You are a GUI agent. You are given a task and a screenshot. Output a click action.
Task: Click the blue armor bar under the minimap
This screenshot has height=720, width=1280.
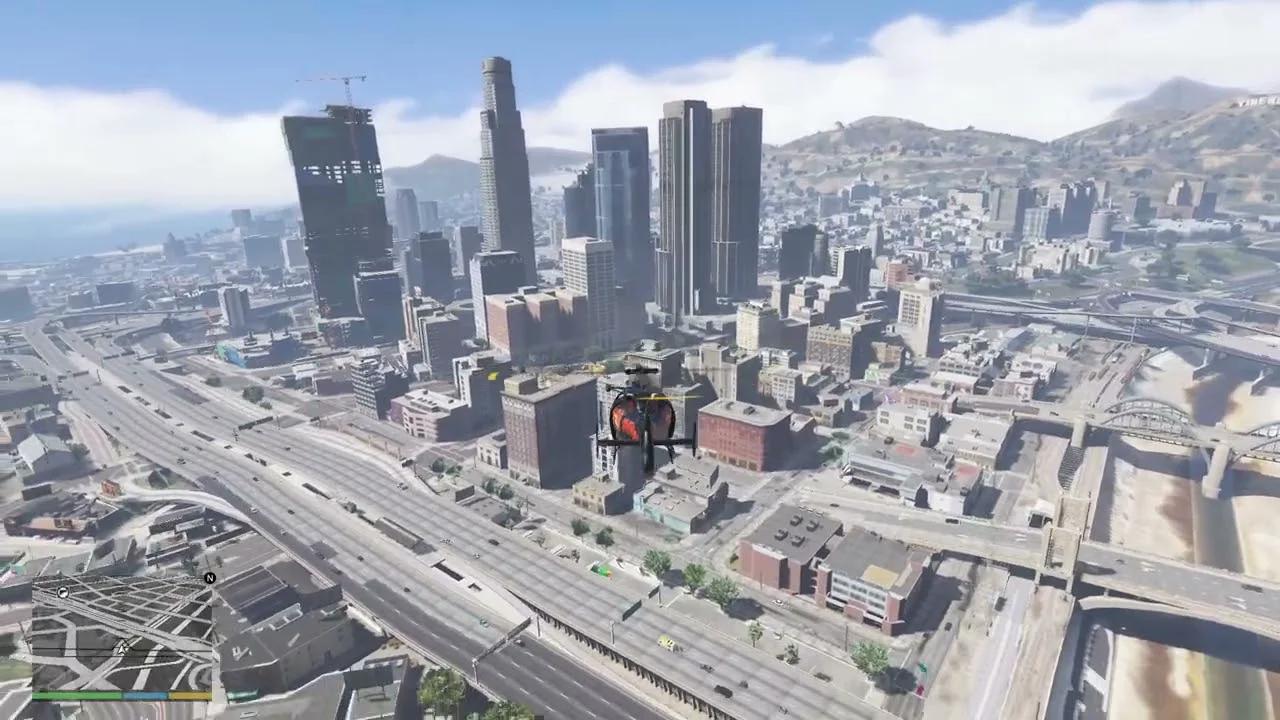[x=144, y=694]
